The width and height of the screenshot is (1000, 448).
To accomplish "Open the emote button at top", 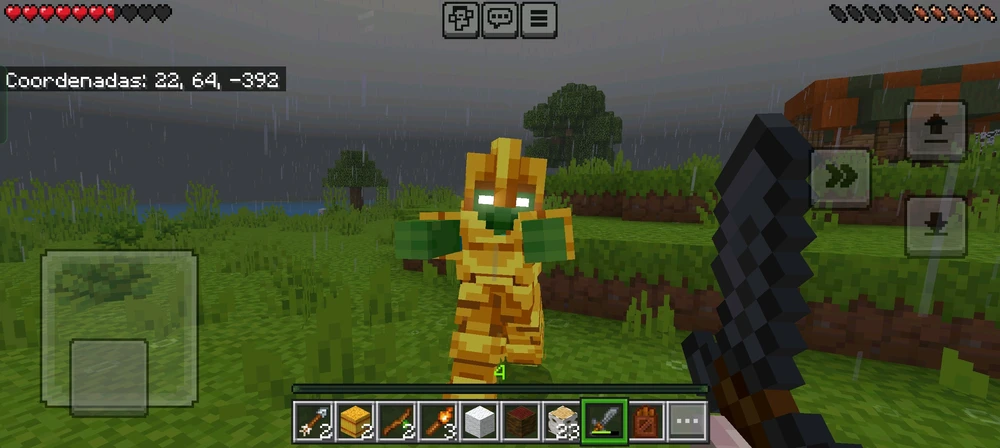I will [461, 19].
